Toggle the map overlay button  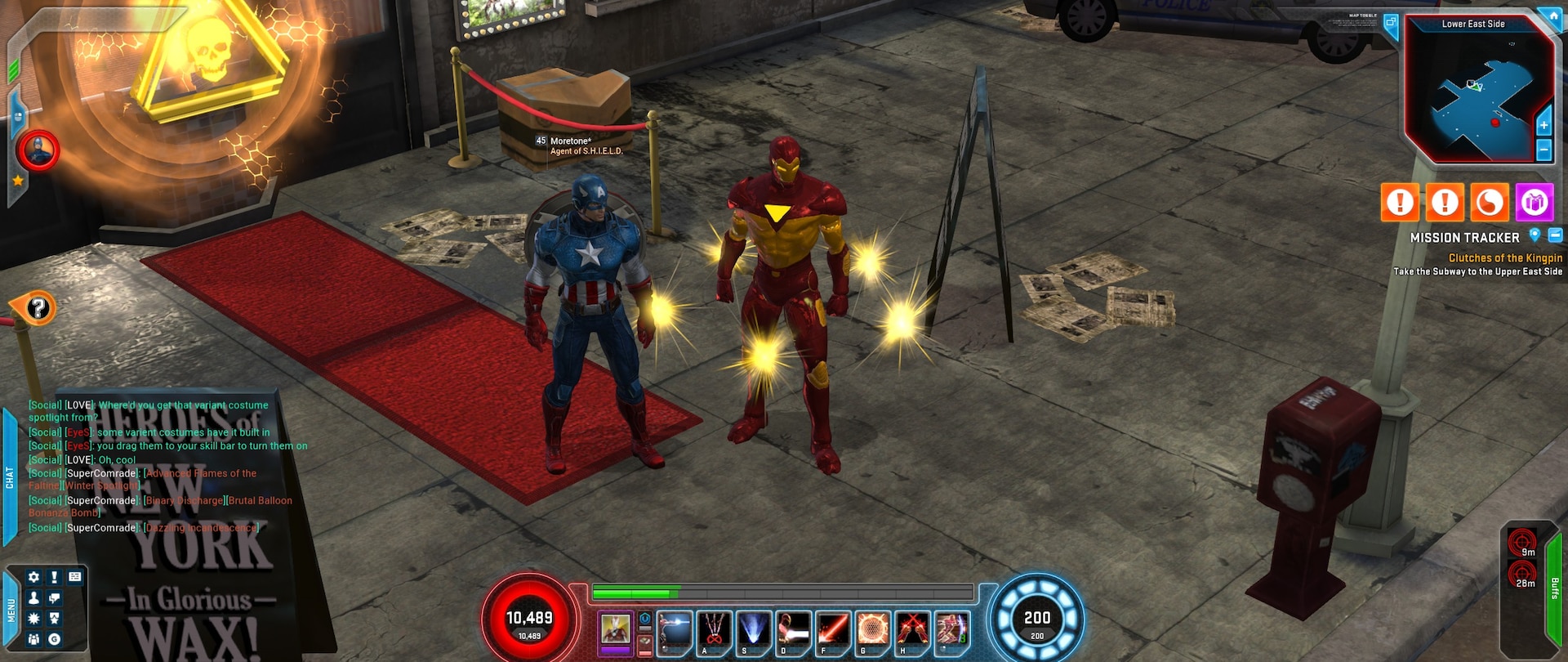[x=1390, y=23]
